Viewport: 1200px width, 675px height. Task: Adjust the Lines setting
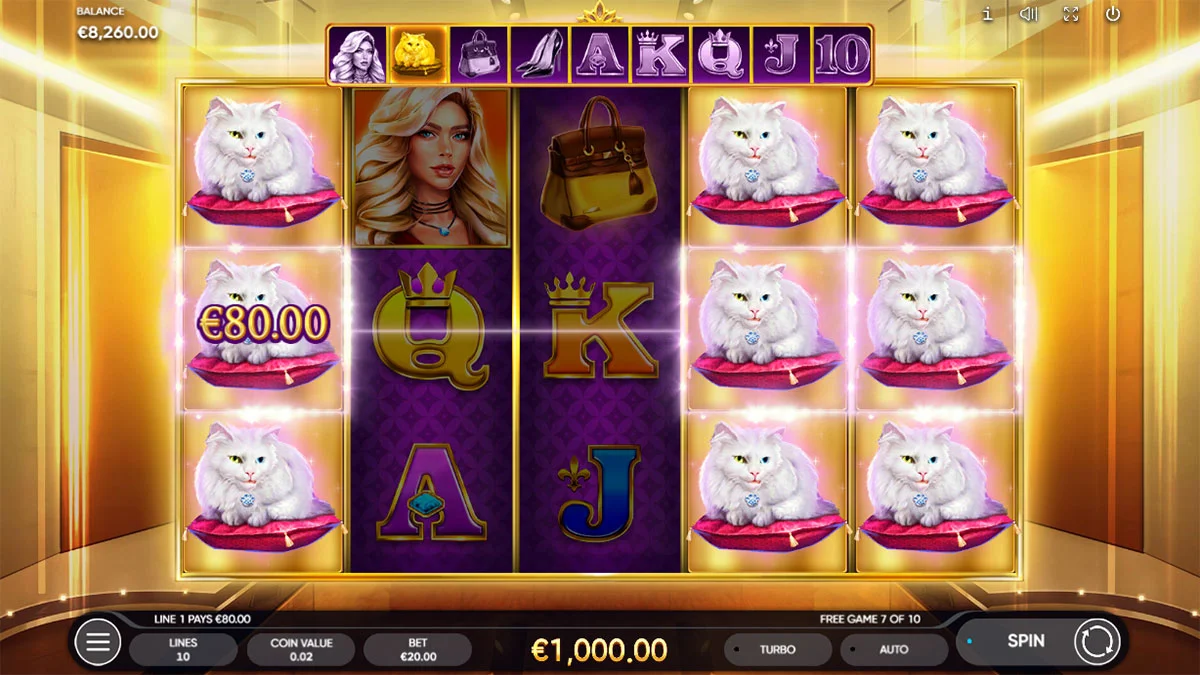tap(183, 649)
